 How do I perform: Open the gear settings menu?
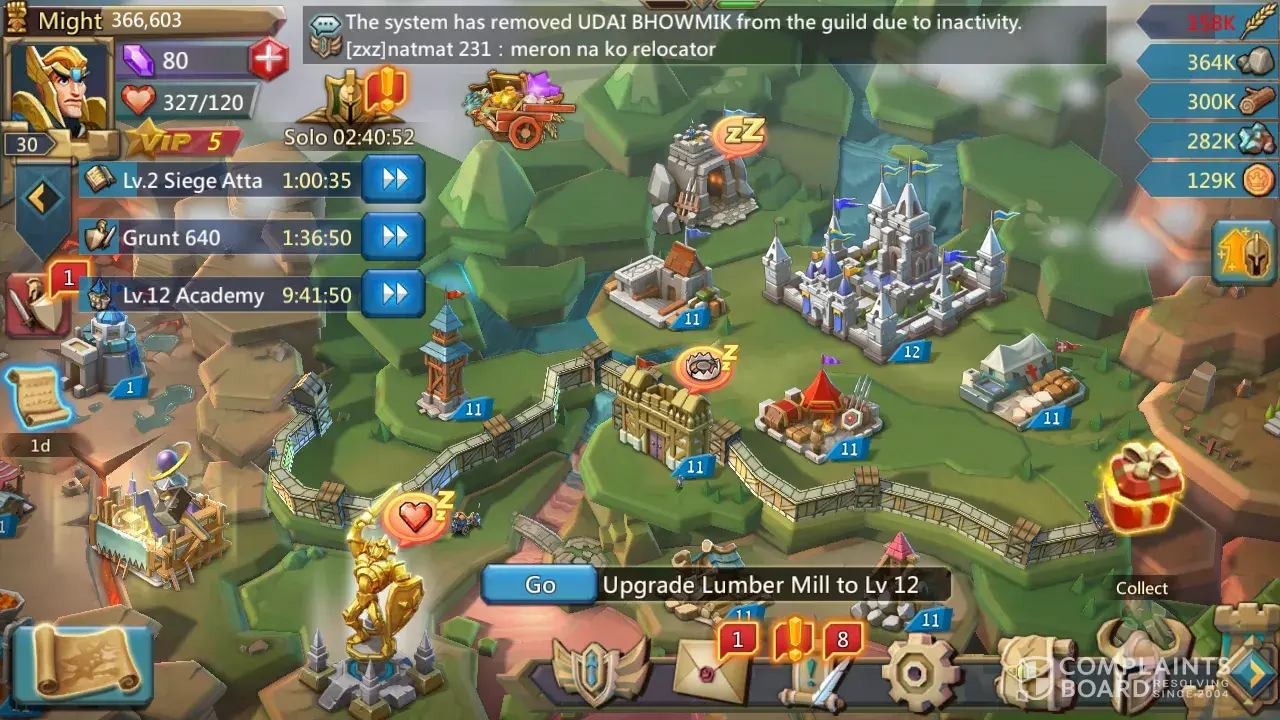click(920, 672)
